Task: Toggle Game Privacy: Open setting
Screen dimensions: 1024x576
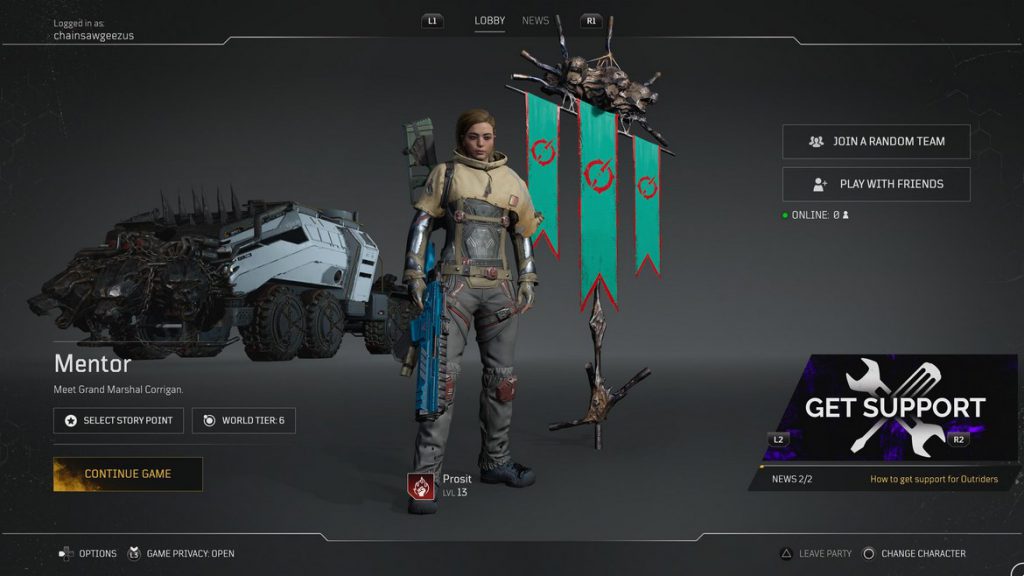Action: (181, 553)
